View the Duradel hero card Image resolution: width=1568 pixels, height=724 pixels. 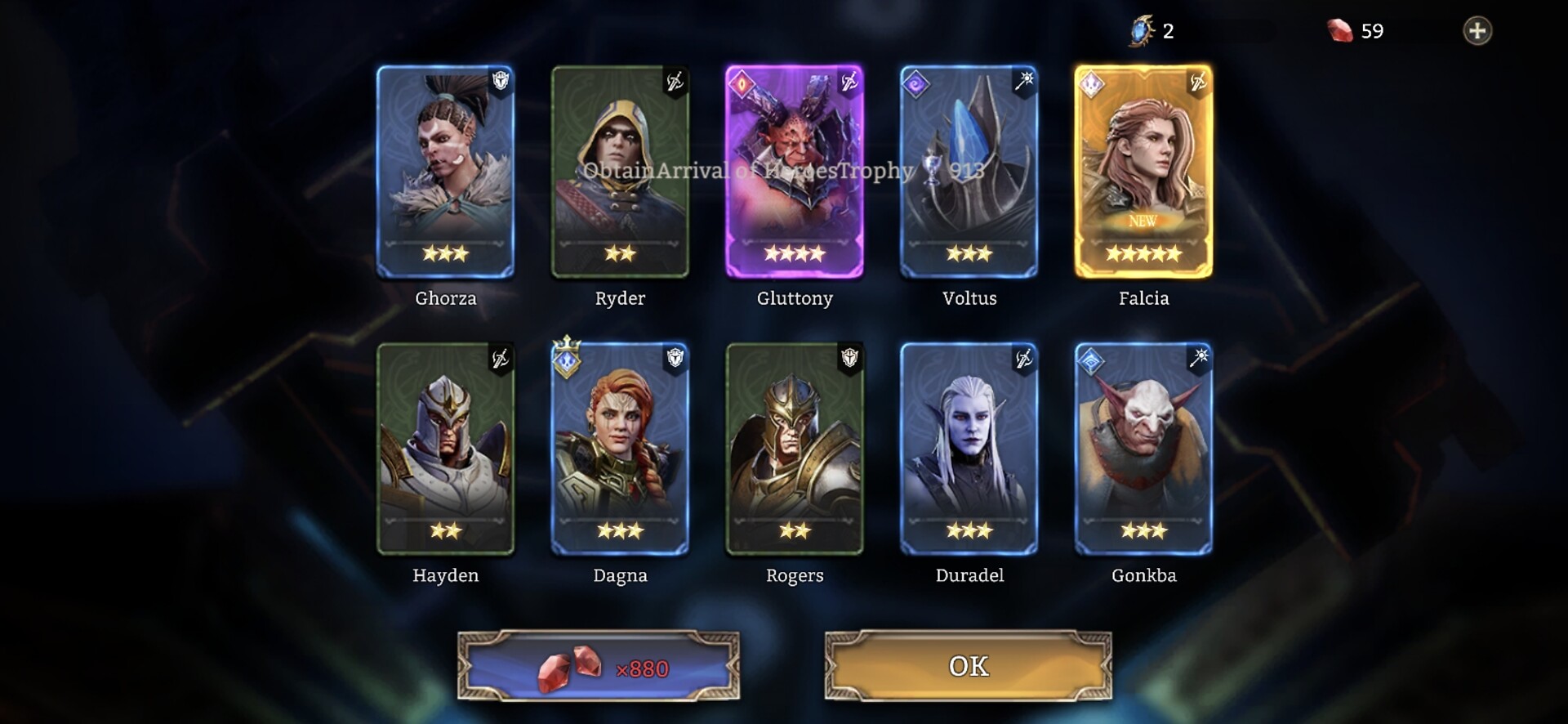point(969,449)
